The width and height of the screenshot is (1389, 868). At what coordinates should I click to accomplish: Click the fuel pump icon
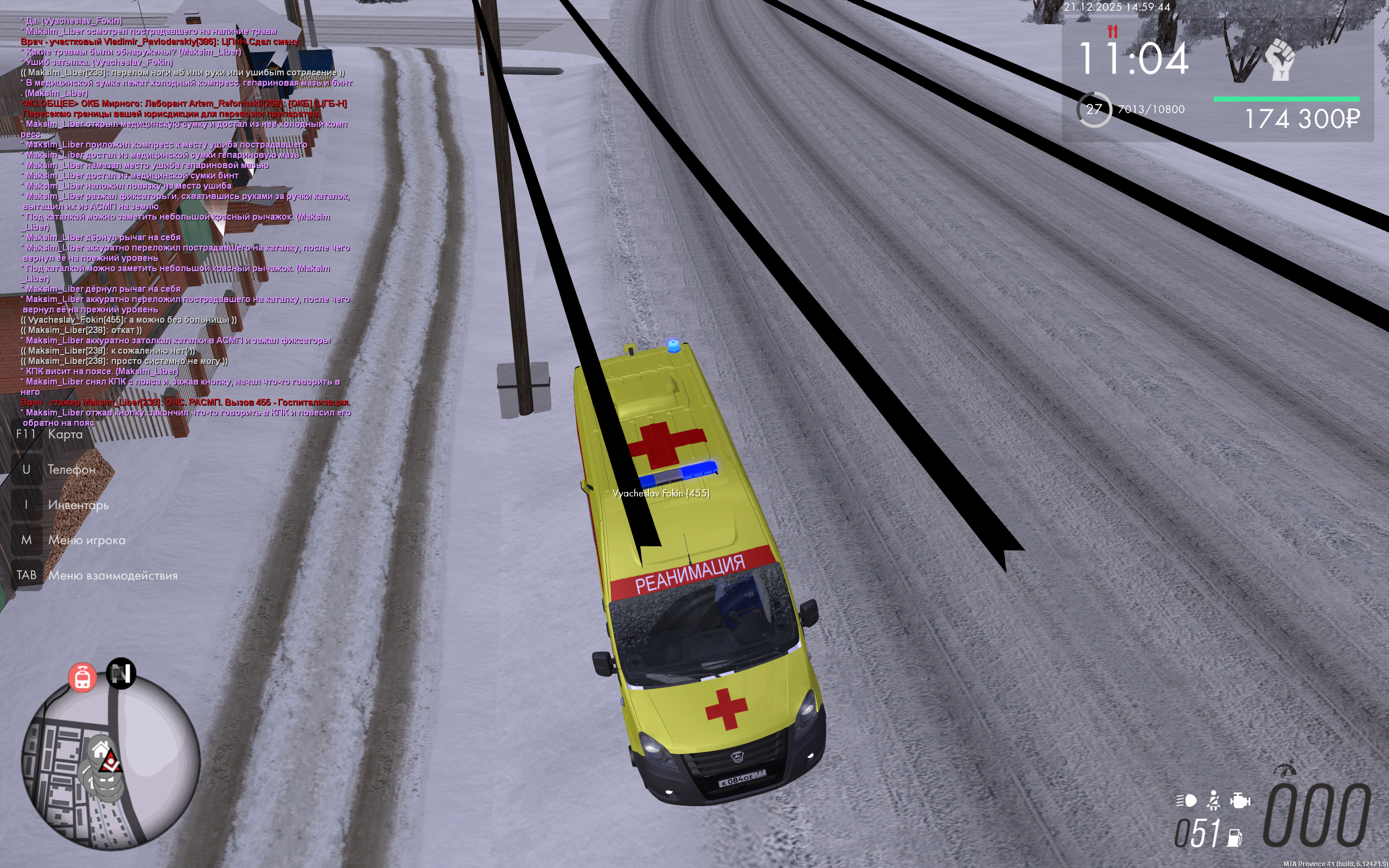[1234, 838]
